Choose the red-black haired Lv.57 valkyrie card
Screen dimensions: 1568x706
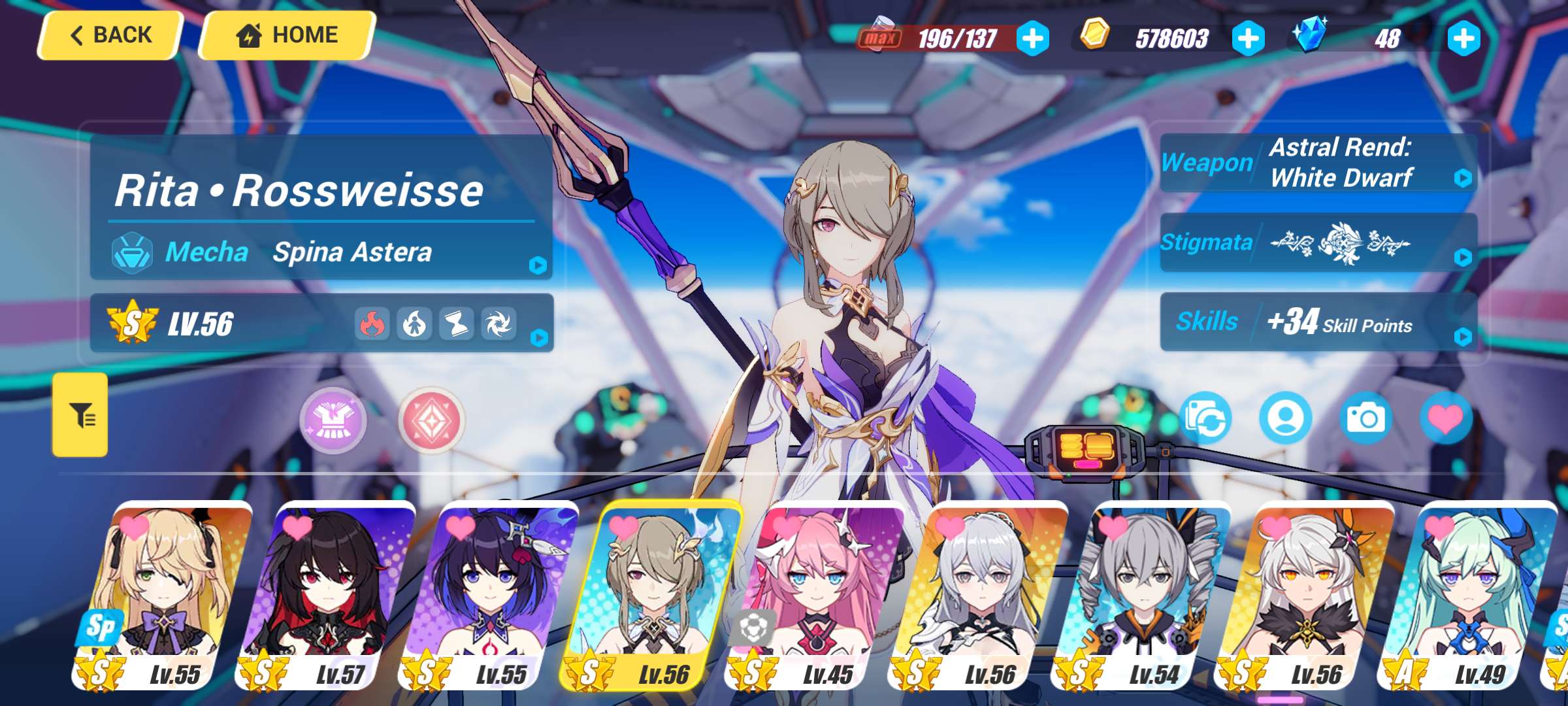coord(327,595)
